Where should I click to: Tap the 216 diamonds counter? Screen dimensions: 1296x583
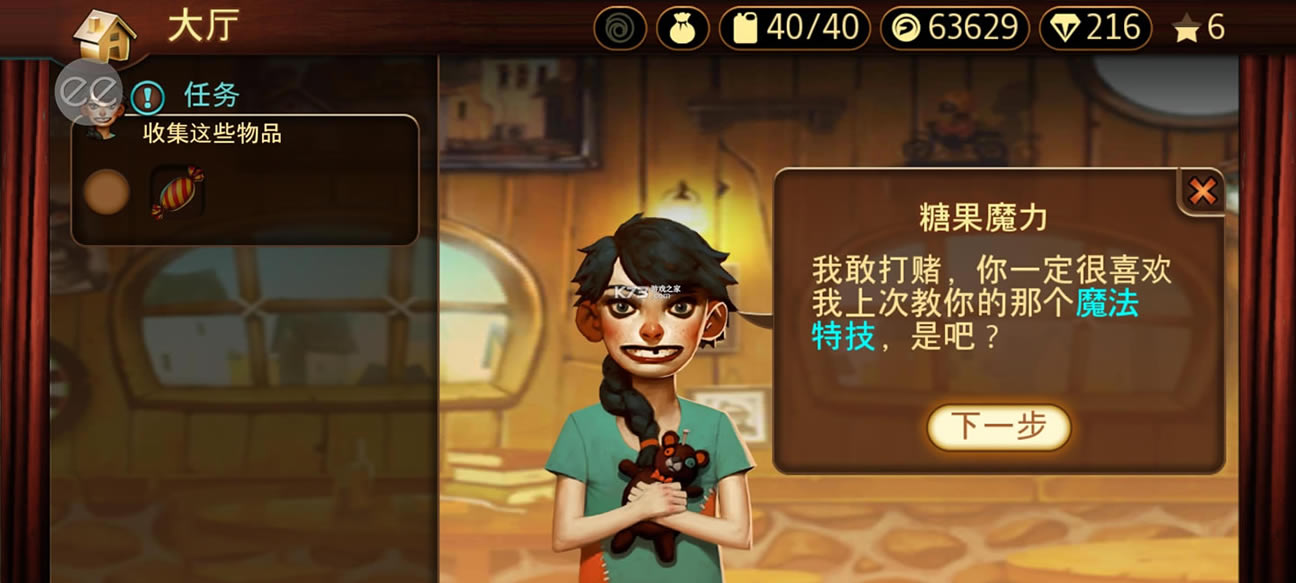[1097, 28]
